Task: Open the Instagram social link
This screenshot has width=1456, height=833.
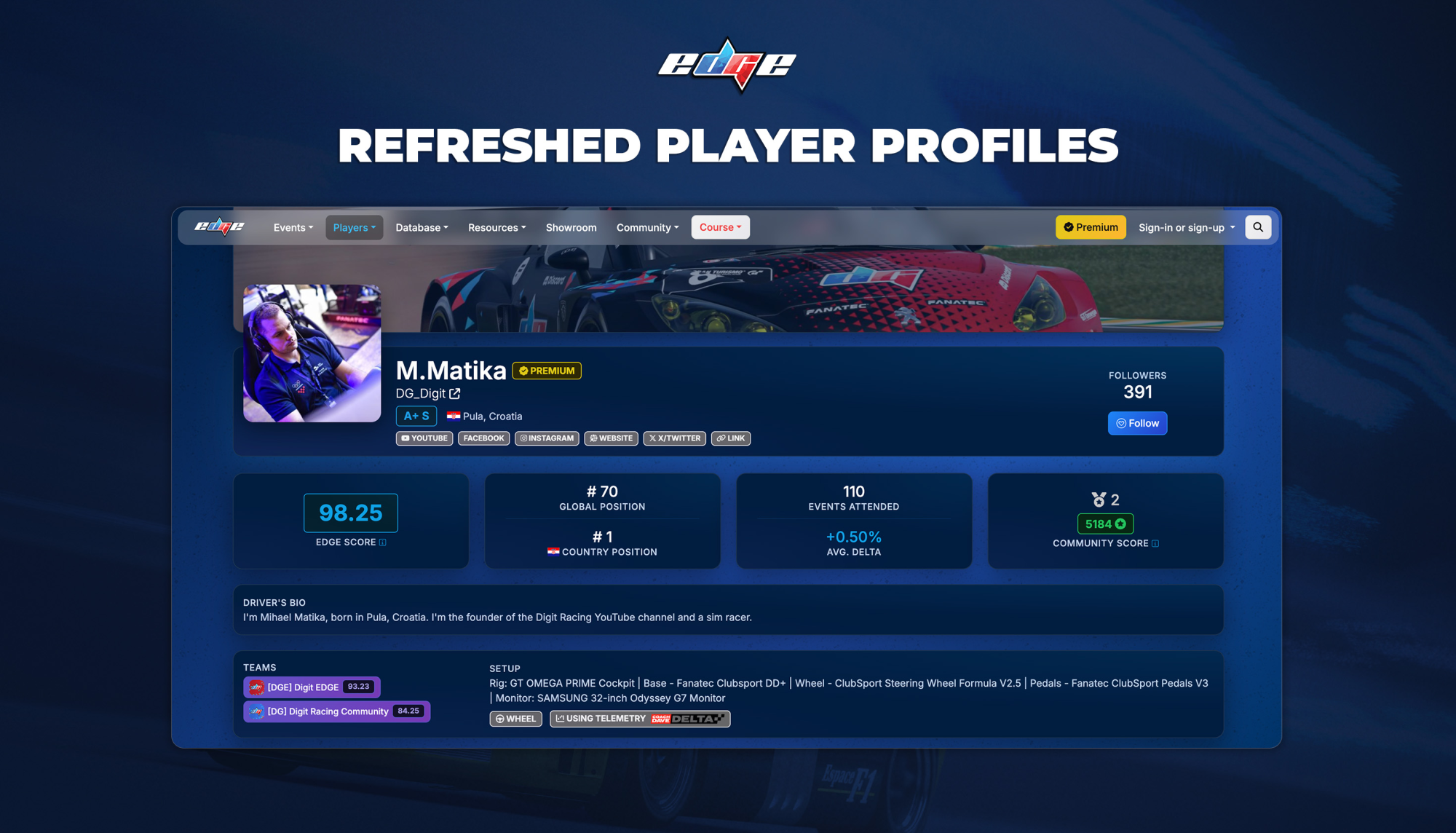Action: [x=547, y=438]
